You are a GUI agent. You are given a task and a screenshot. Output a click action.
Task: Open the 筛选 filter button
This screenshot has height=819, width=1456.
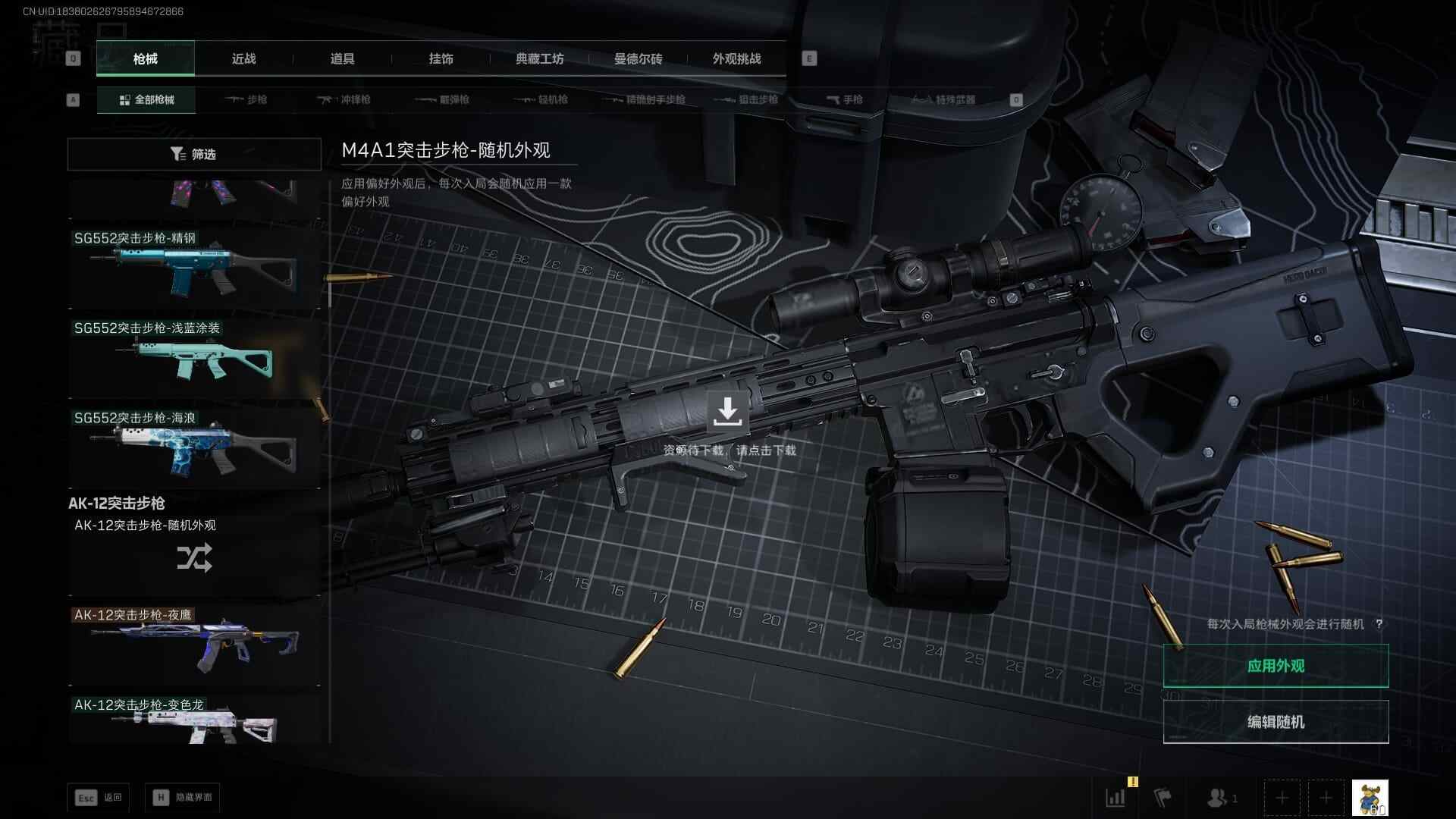coord(194,154)
